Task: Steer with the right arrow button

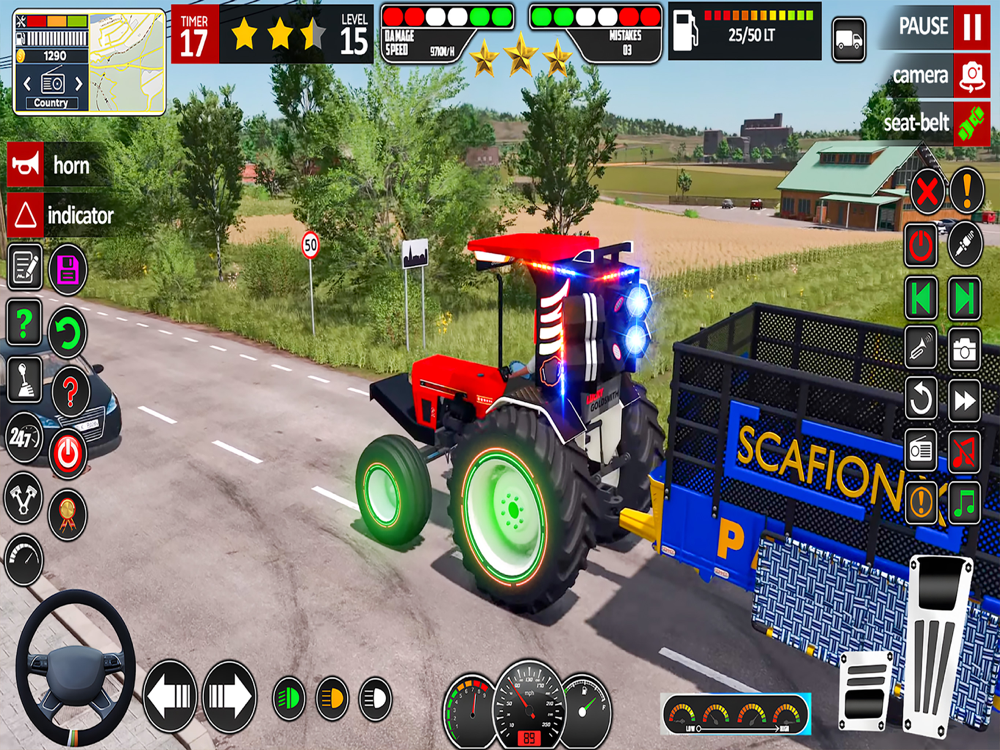Action: tap(230, 697)
